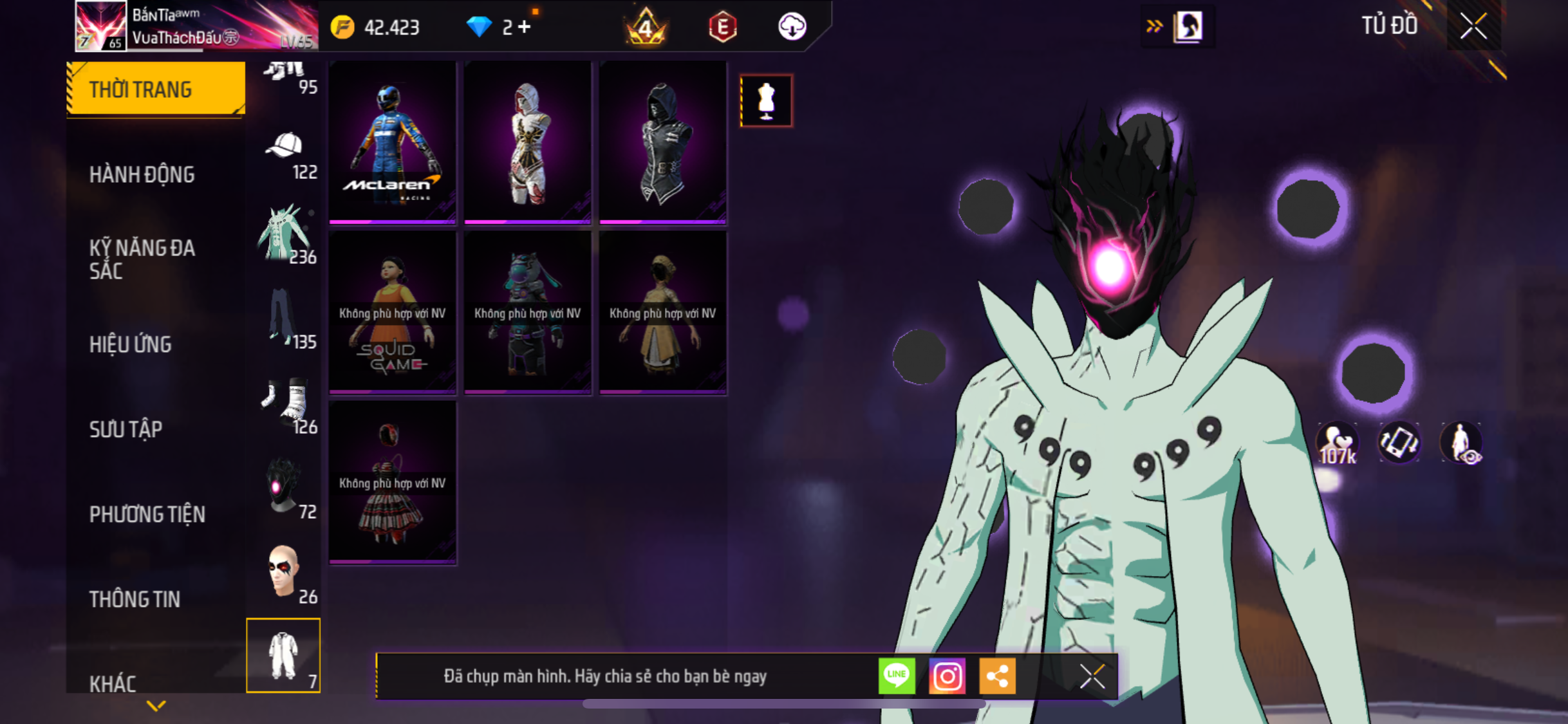Select the McLaren racing outfit
This screenshot has width=1568, height=724.
393,142
